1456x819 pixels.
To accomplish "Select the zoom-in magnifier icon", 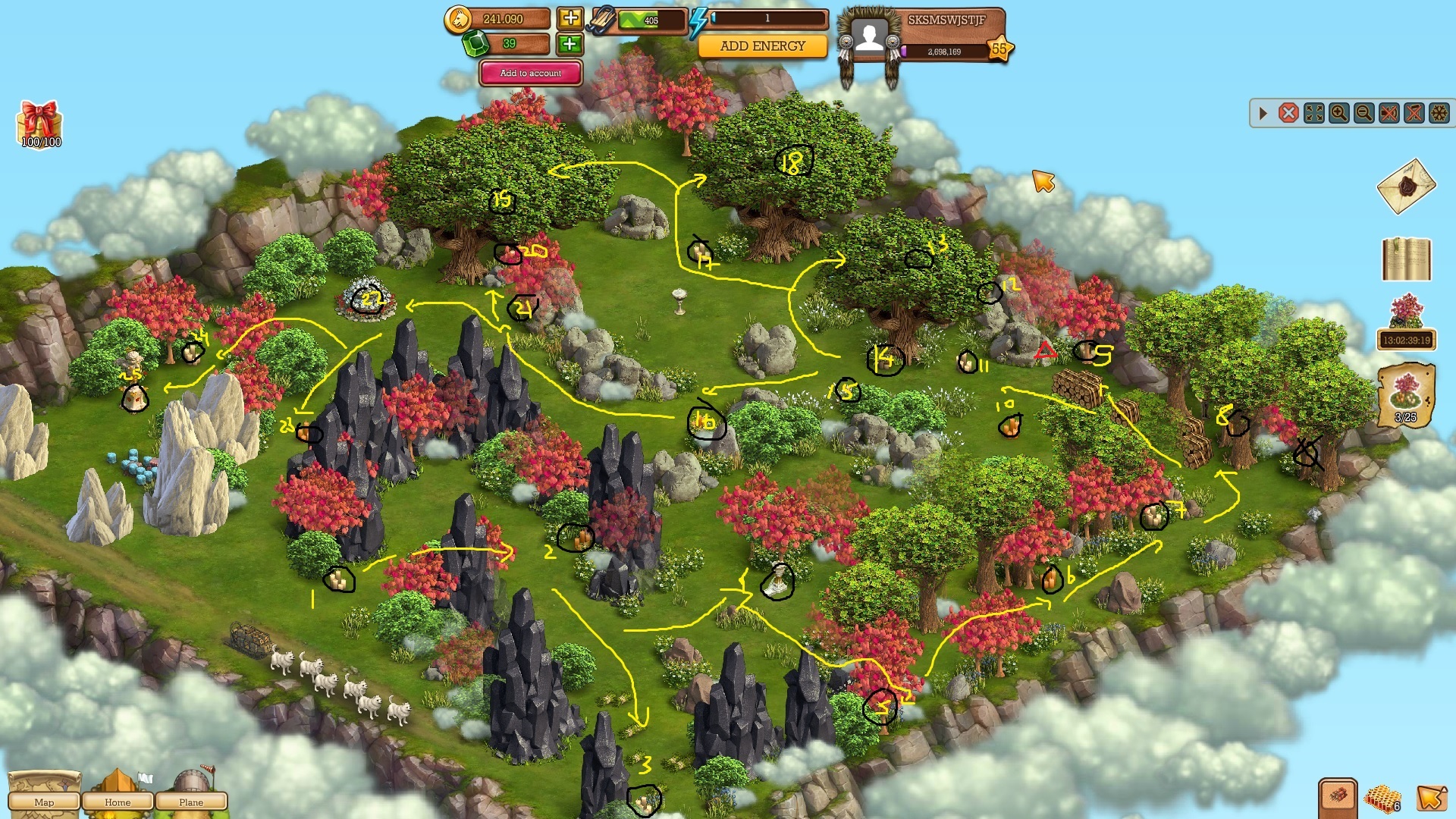I will (1338, 114).
